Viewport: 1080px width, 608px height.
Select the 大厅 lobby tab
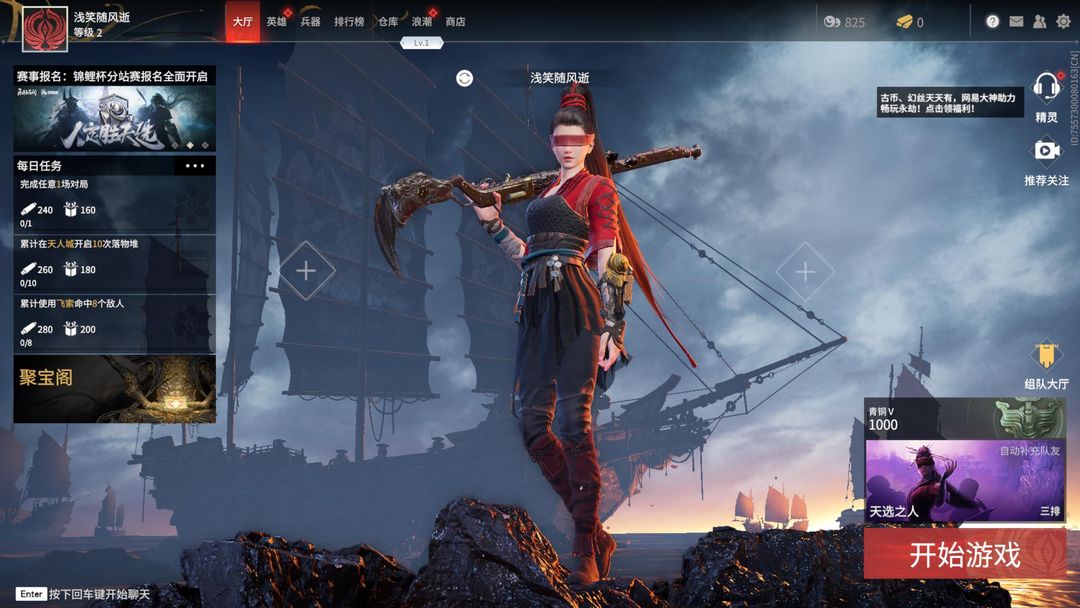tap(242, 21)
